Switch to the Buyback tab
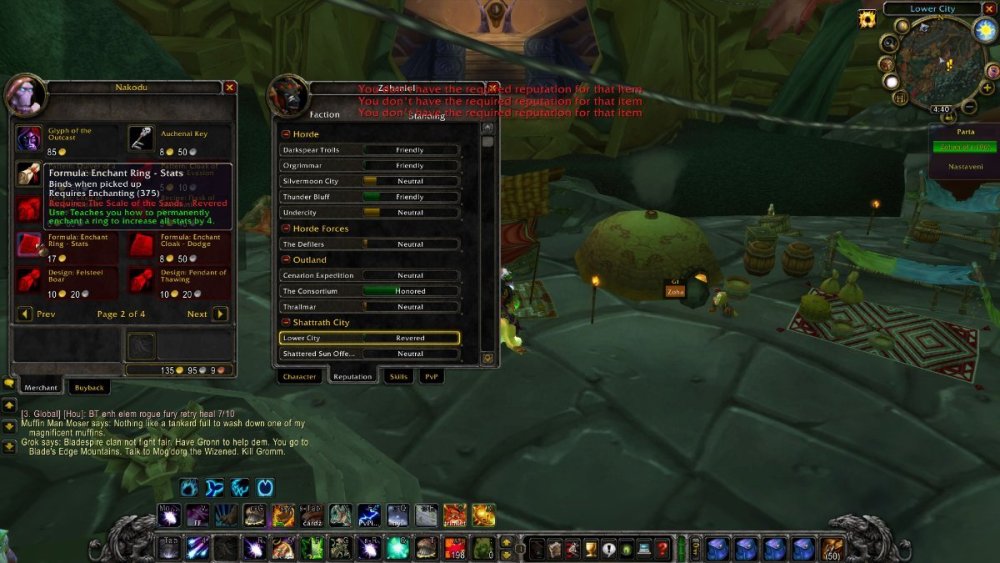This screenshot has width=1000, height=563. point(90,387)
